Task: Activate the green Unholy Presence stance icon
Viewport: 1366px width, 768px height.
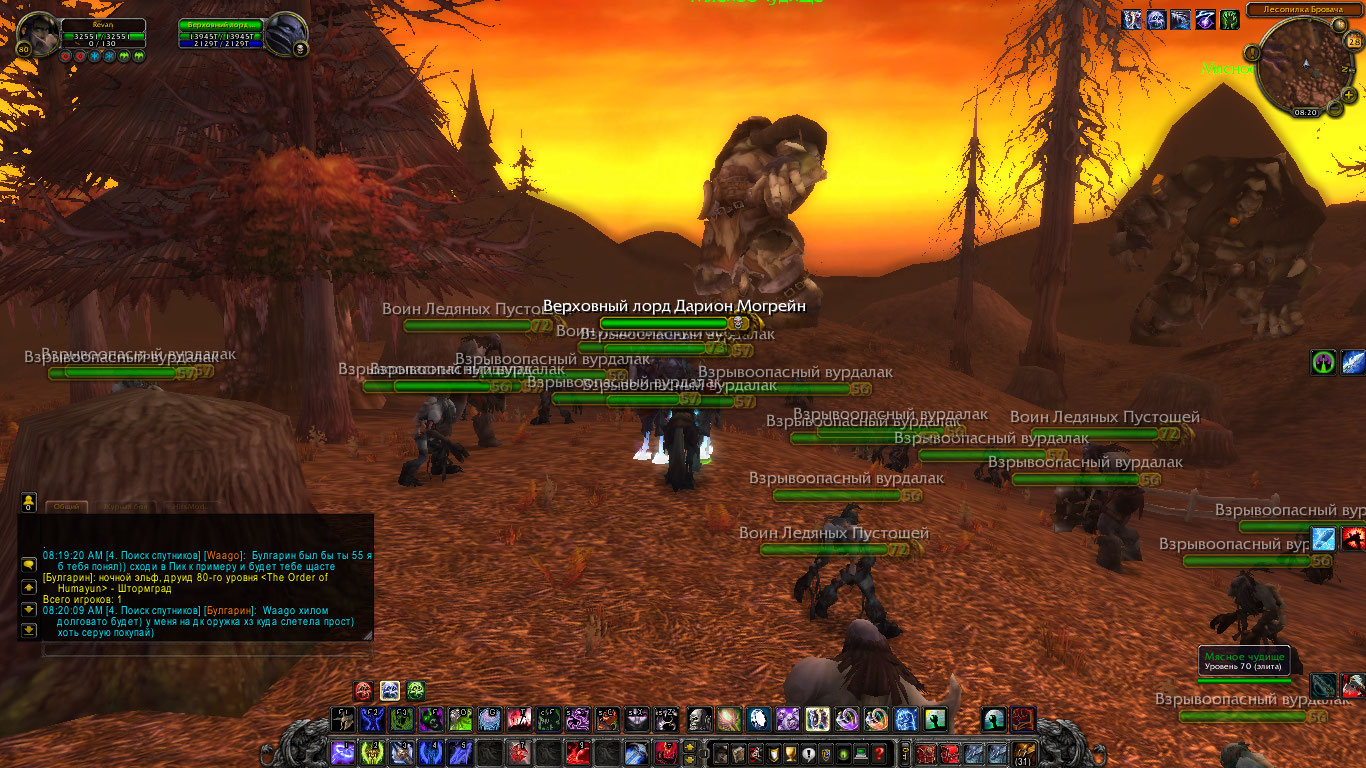Action: [415, 690]
